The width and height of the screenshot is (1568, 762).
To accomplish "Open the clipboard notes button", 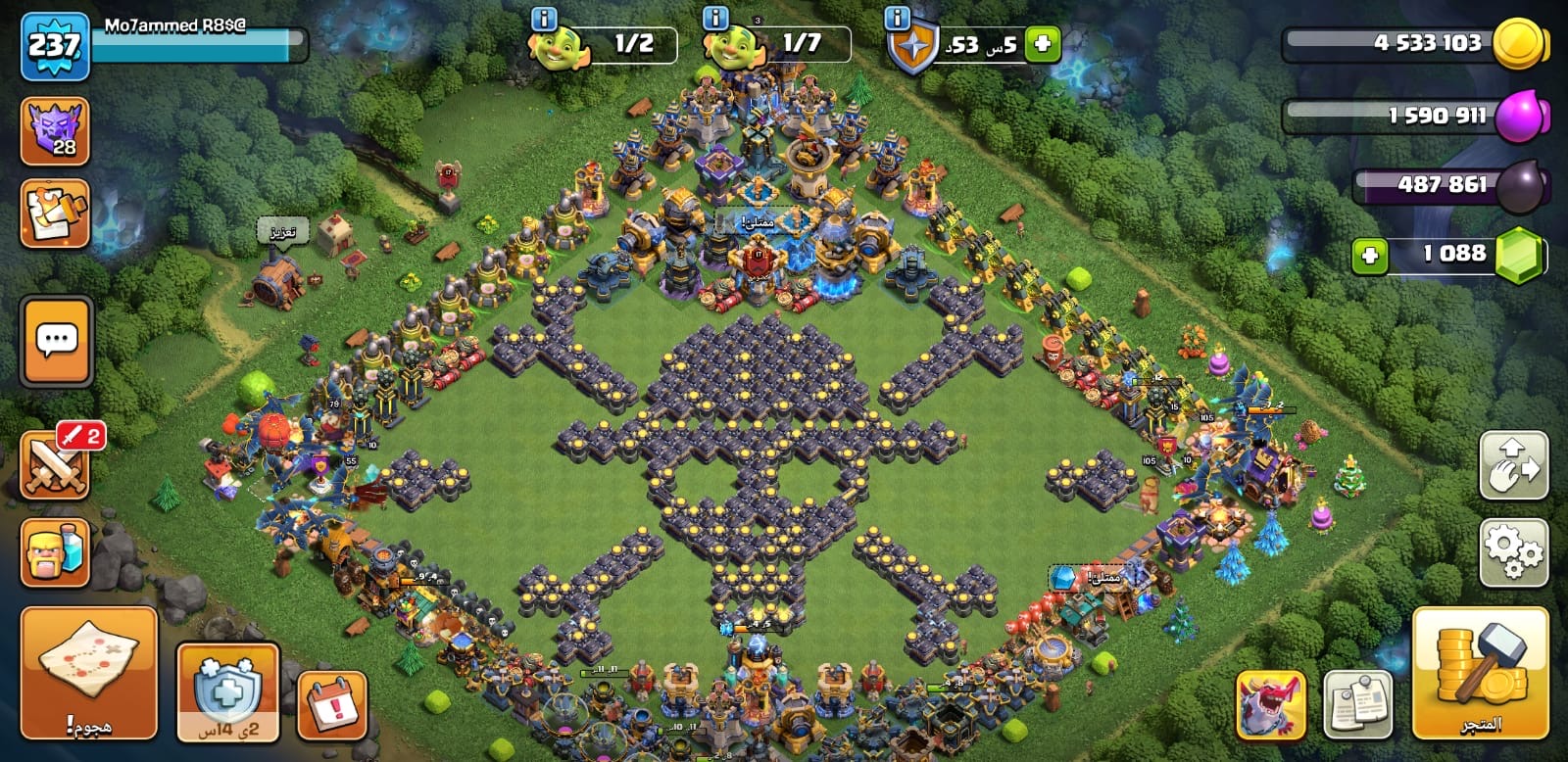I will pyautogui.click(x=1357, y=704).
